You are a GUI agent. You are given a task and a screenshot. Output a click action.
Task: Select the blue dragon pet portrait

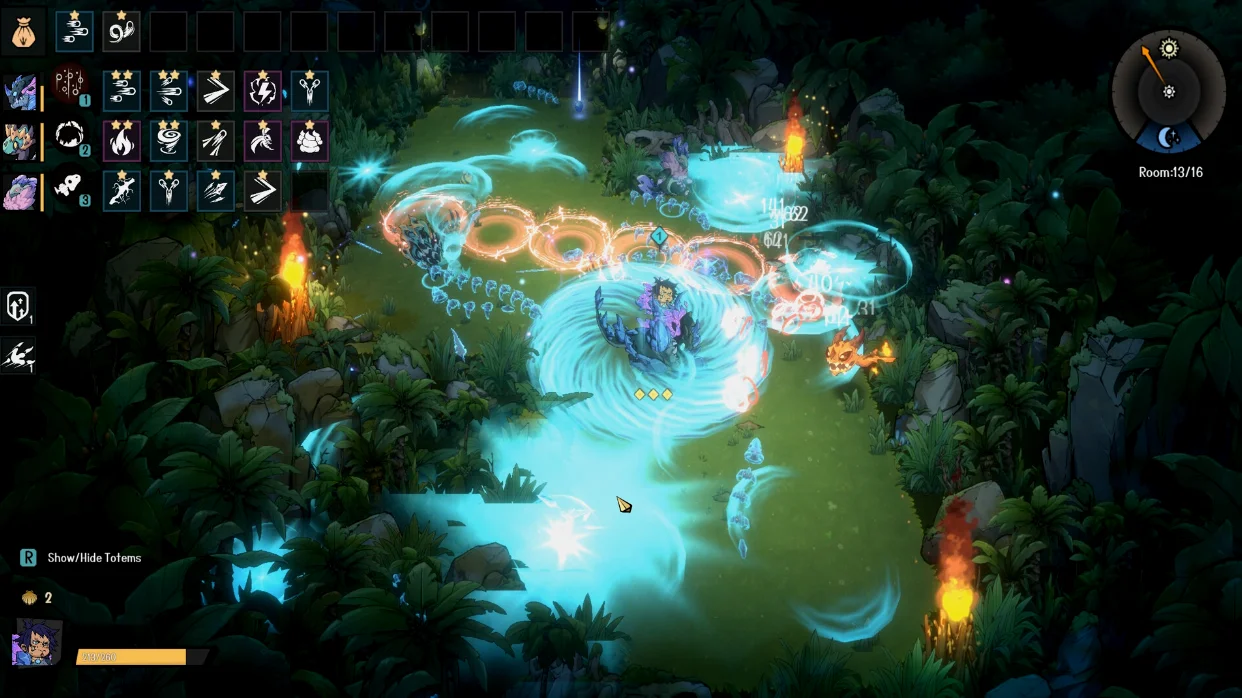(20, 91)
